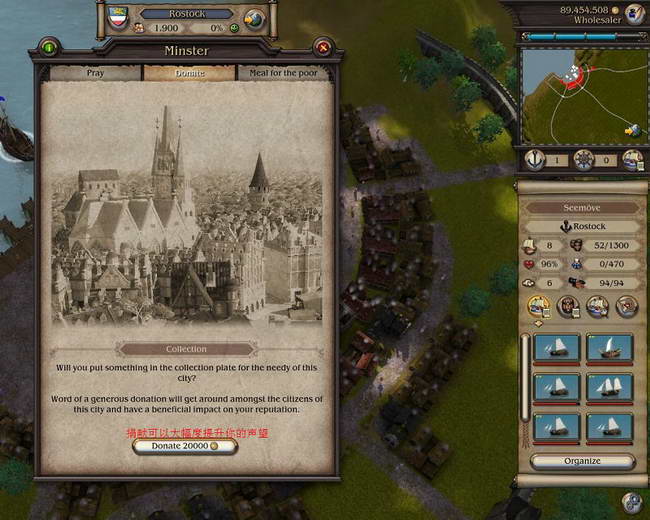The height and width of the screenshot is (520, 650).
Task: Select the ship's wheel convoy icon
Action: click(585, 160)
